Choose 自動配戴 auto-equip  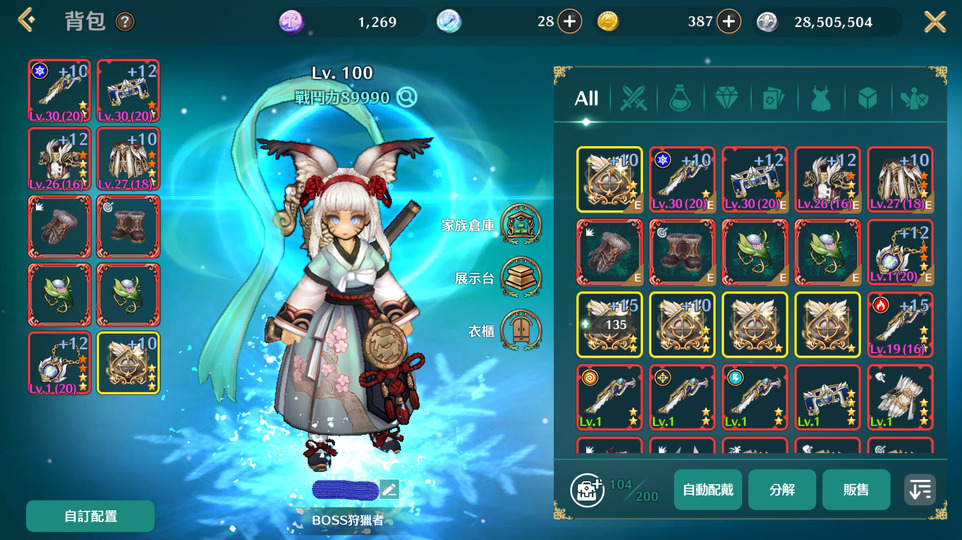click(x=708, y=490)
